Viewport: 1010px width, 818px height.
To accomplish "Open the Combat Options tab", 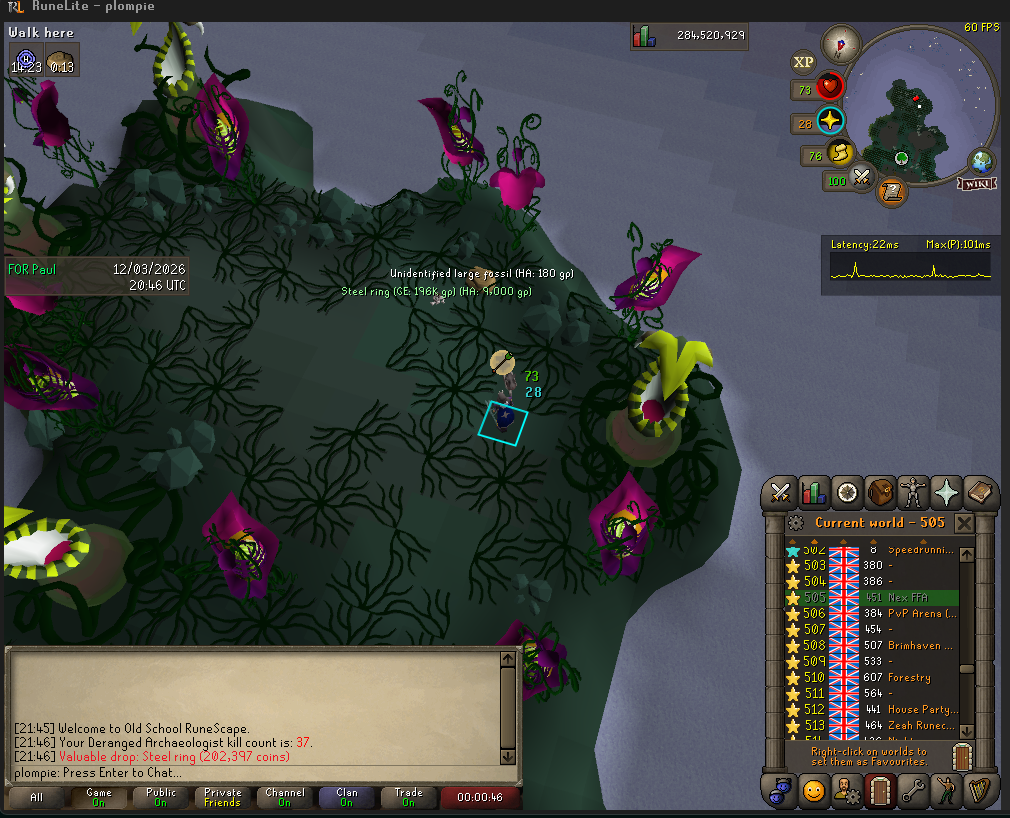I will (x=780, y=492).
